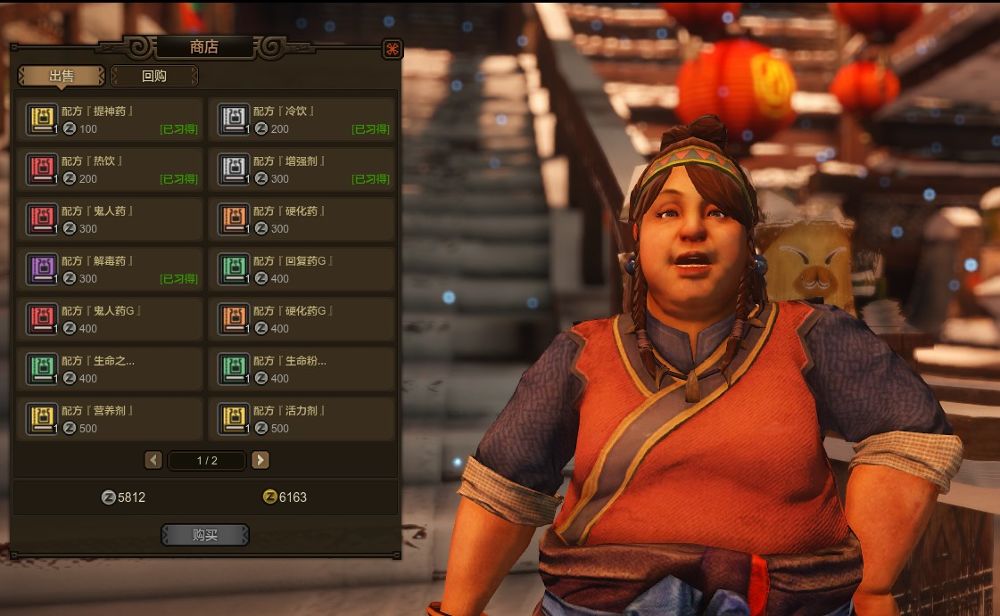This screenshot has height=616, width=1000.
Task: Choose the 鬼人药G recipe
Action: tap(110, 319)
